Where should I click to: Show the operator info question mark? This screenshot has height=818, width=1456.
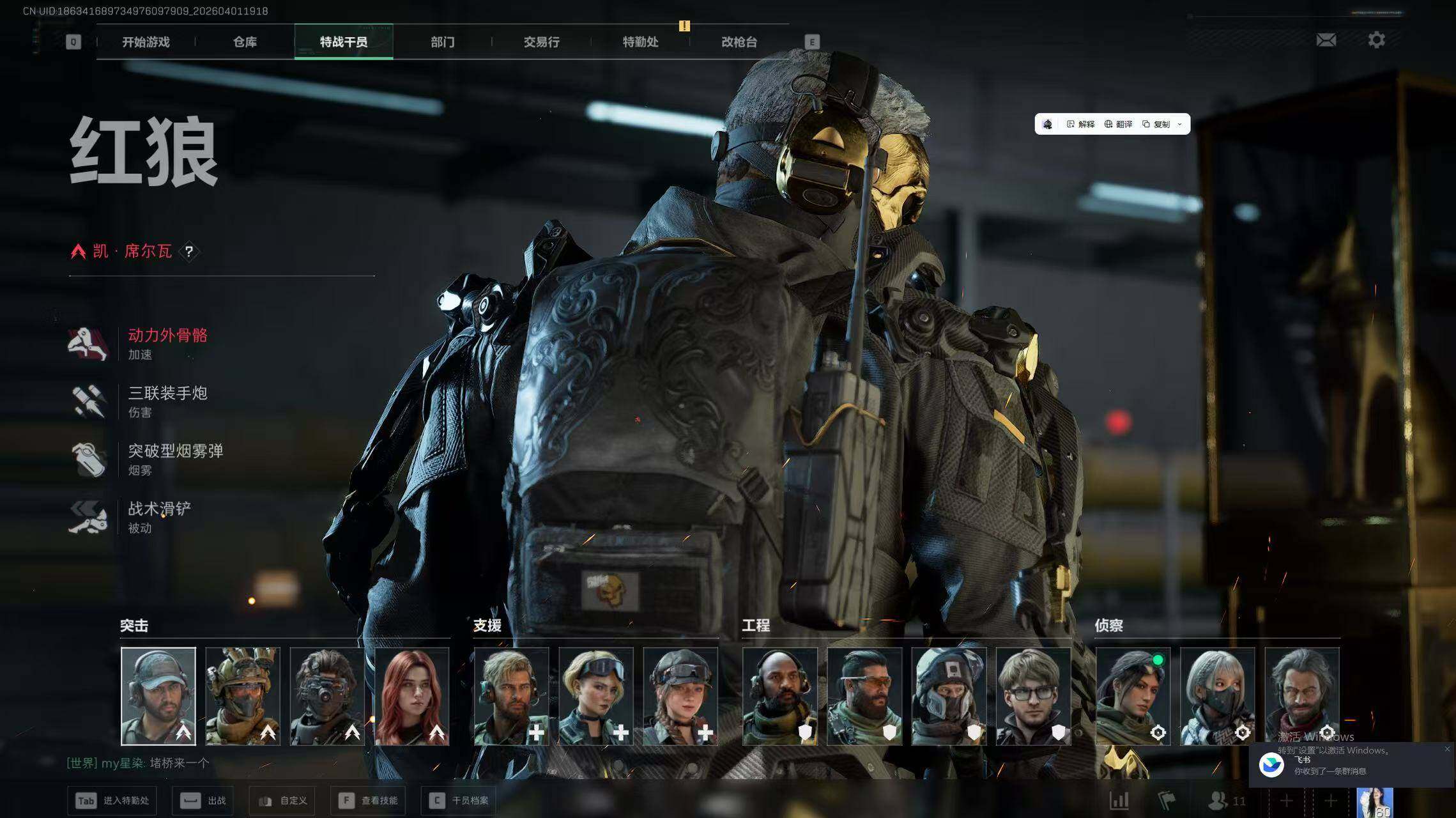[189, 252]
